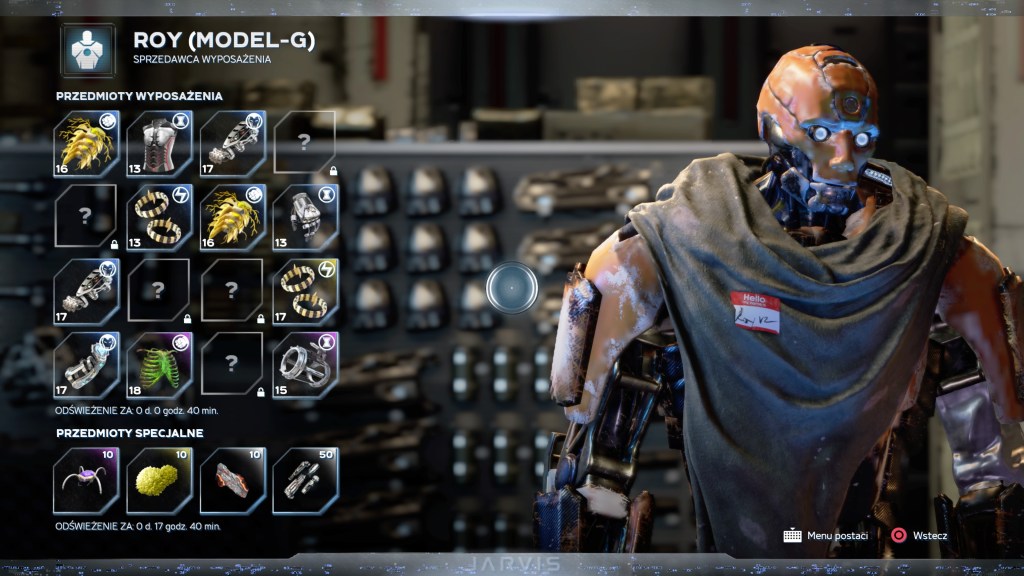The width and height of the screenshot is (1024, 576).
Task: Select the level 13 silver gauntlet item
Action: tap(305, 217)
